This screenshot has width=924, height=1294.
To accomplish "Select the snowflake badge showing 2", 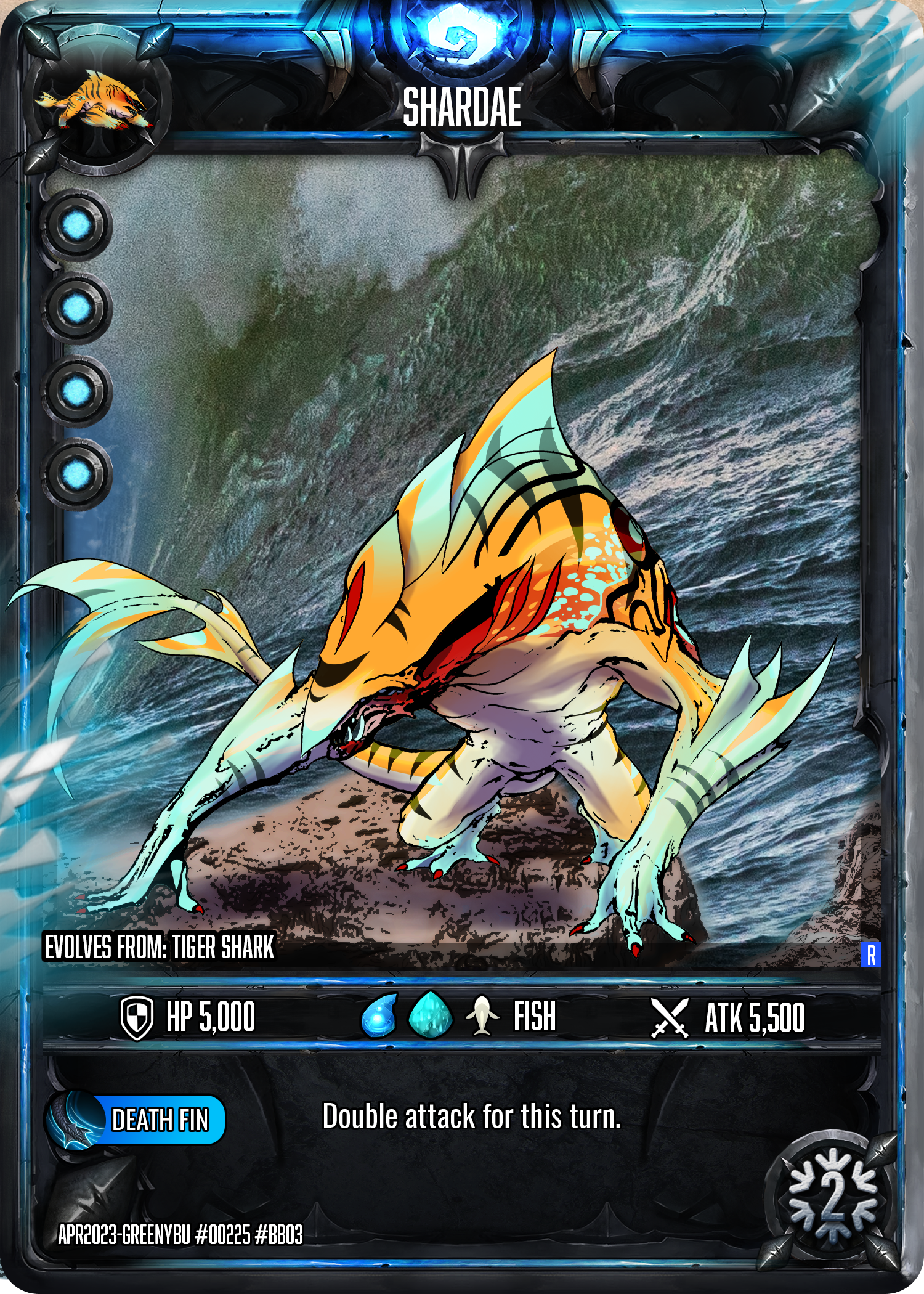I will tap(832, 1198).
